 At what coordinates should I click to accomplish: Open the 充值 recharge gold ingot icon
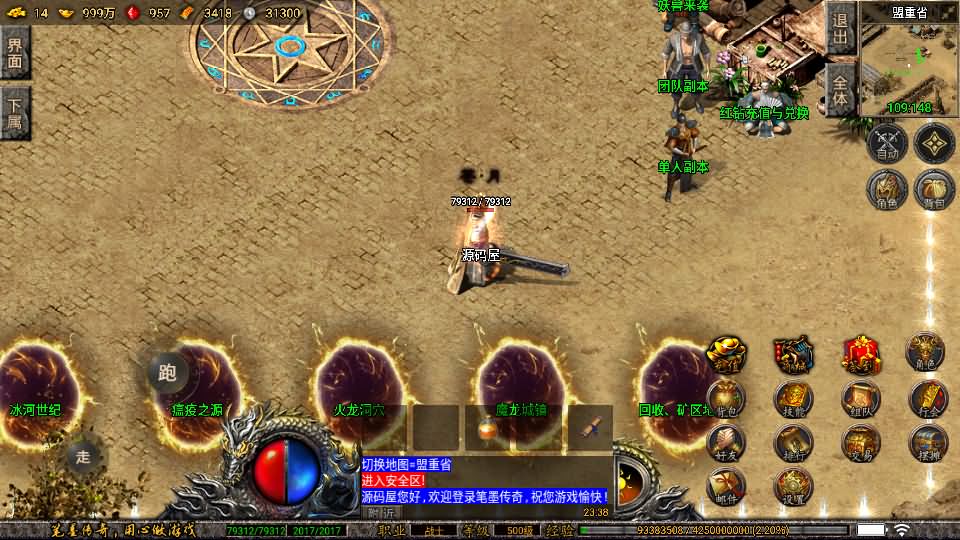click(x=726, y=354)
